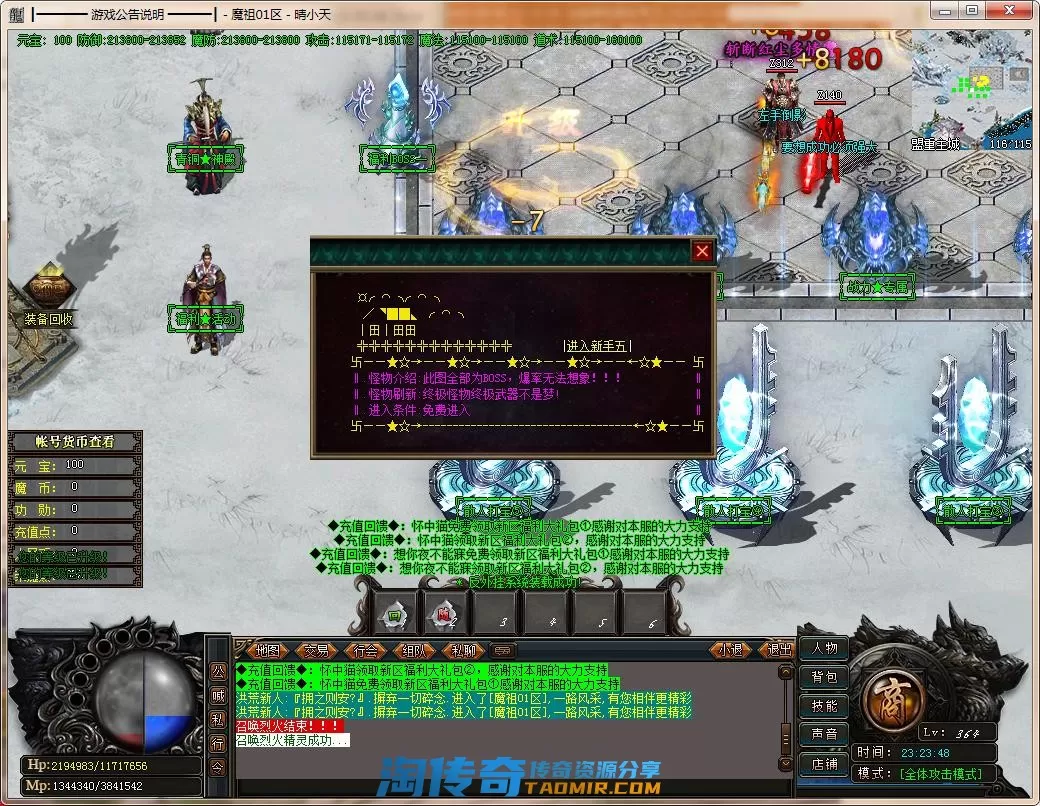Open the round 商 mall emblem
Viewport: 1040px width, 806px height.
click(x=885, y=691)
